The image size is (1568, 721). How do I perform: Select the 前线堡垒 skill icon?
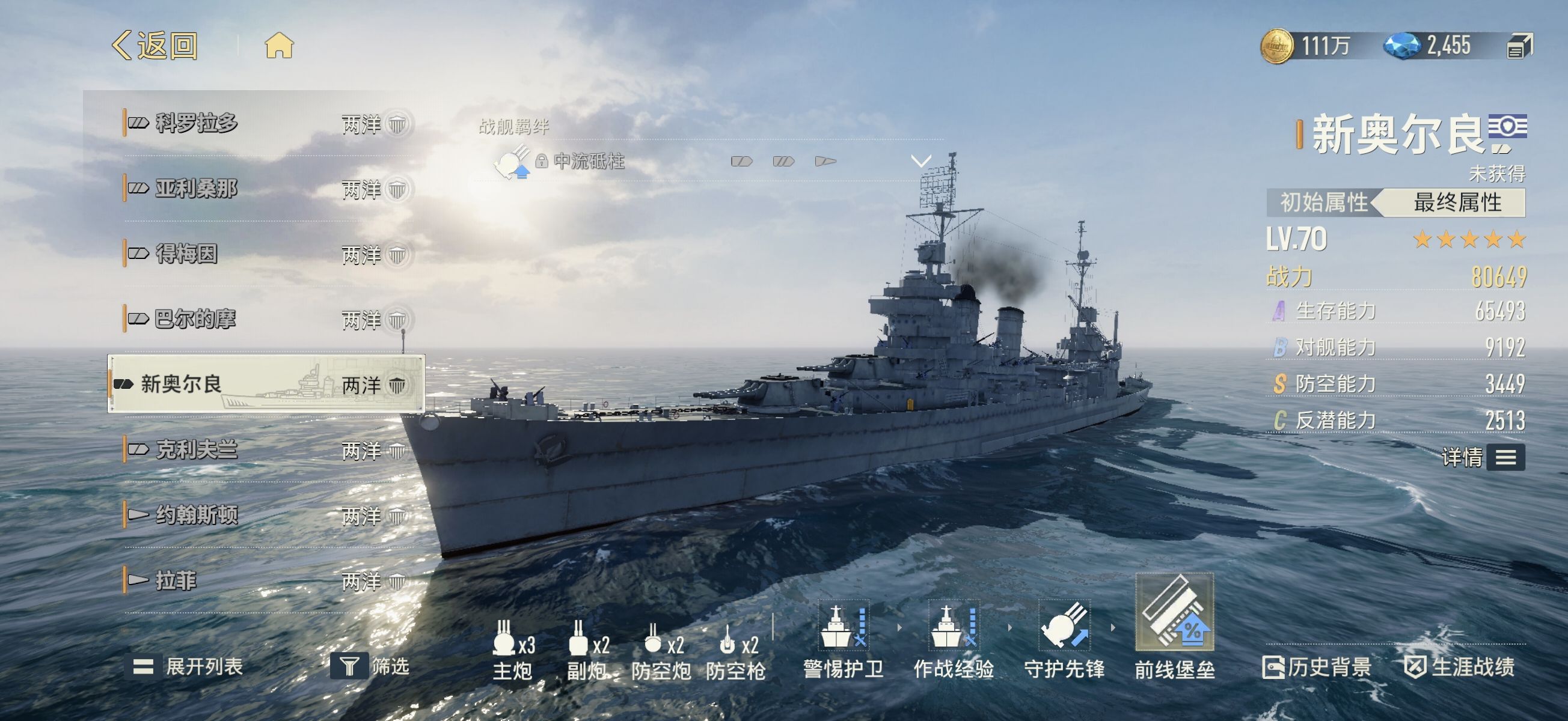(1174, 613)
